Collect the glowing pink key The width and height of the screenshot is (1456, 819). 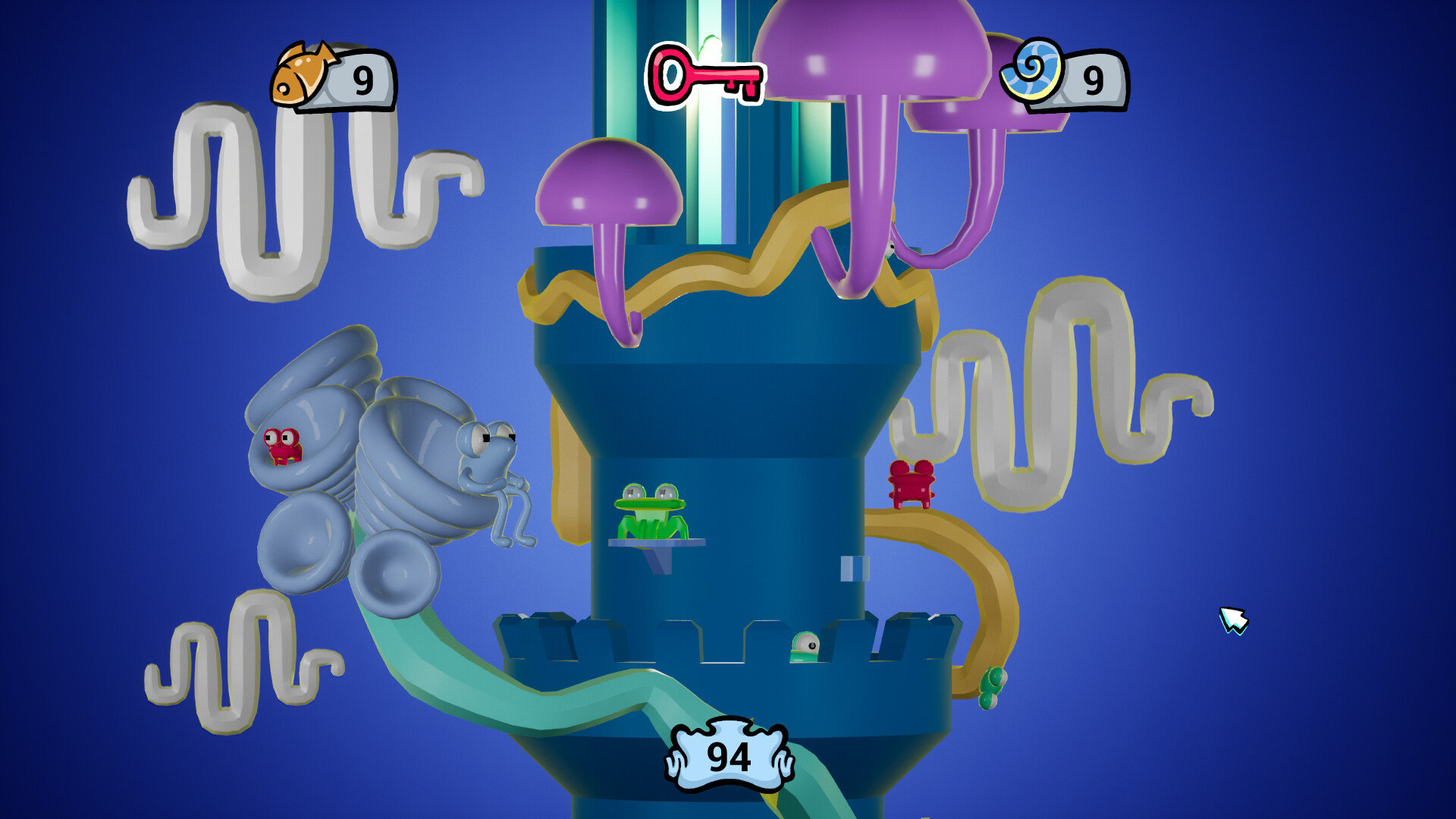pyautogui.click(x=705, y=76)
